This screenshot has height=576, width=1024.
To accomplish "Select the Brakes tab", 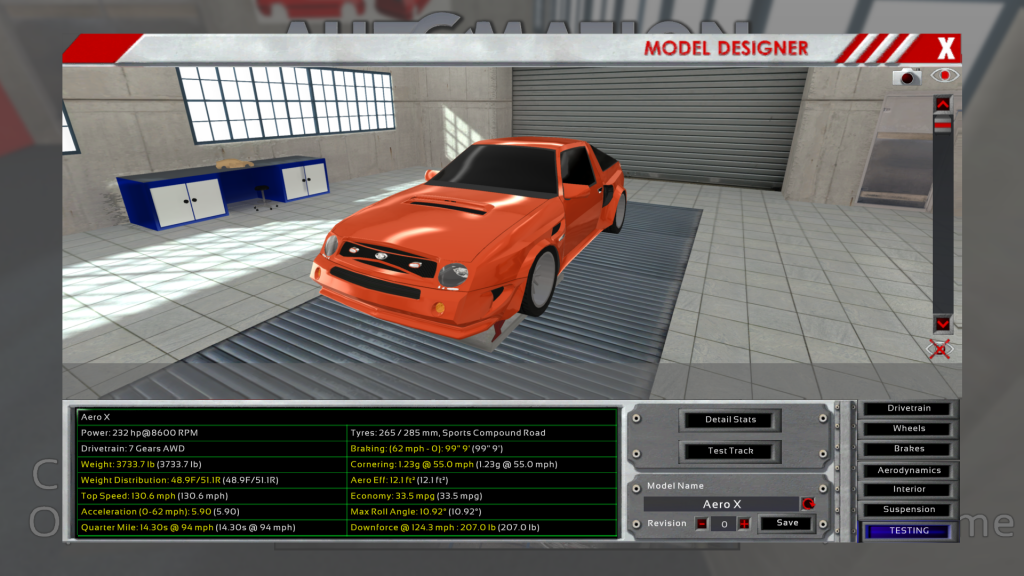I will [x=908, y=449].
